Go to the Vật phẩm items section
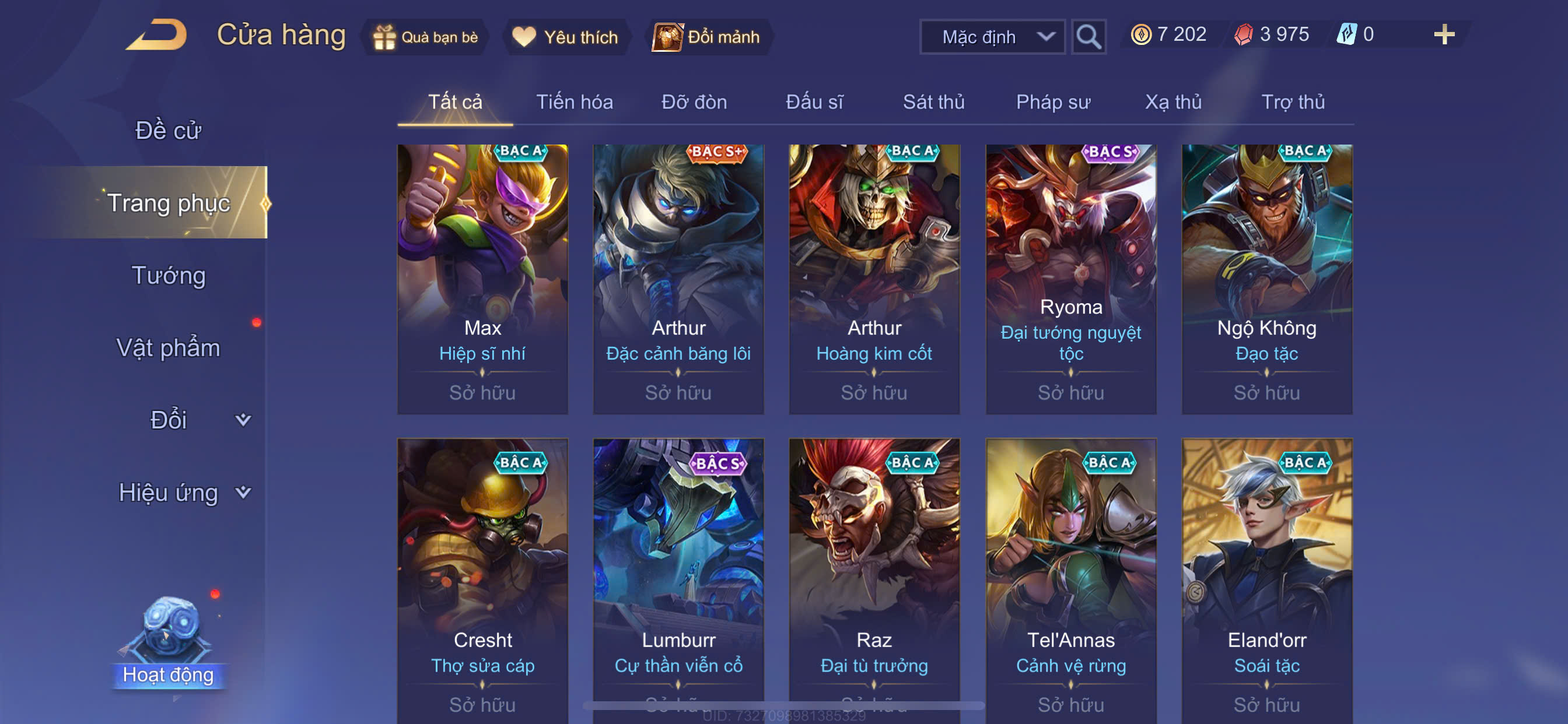The image size is (1568, 724). coord(168,348)
